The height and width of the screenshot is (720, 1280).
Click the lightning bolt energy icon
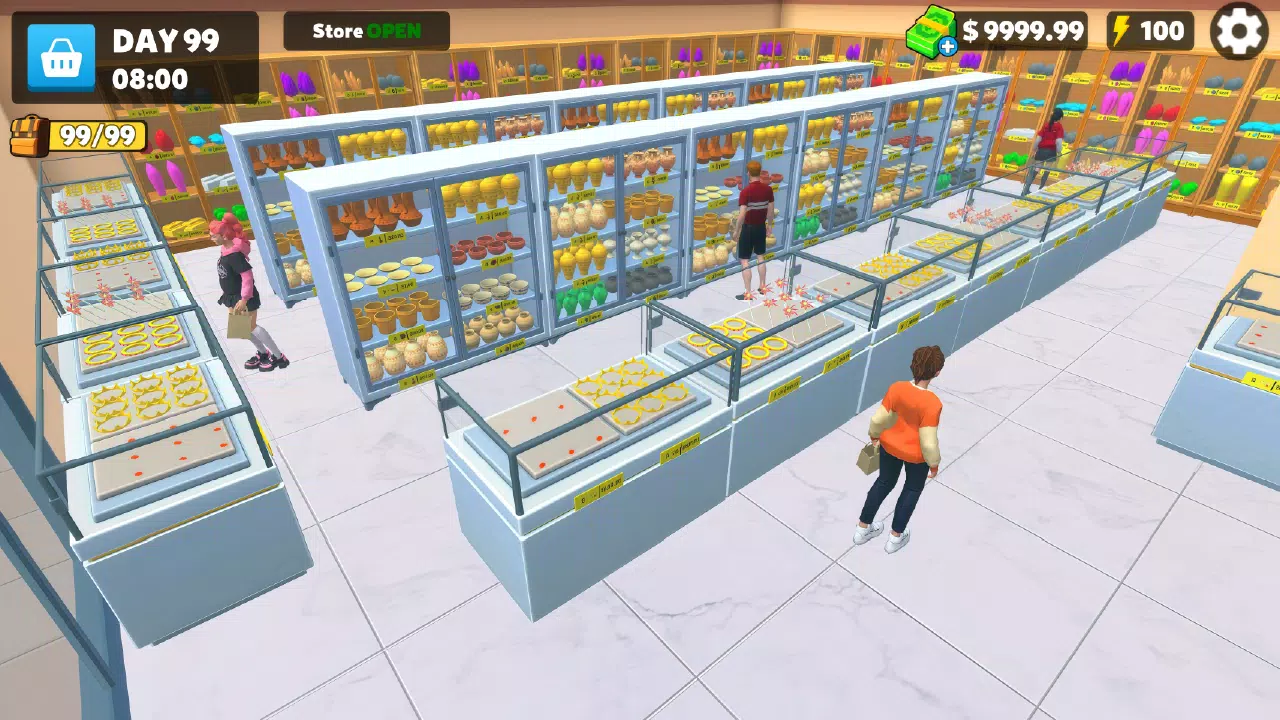pos(1120,31)
